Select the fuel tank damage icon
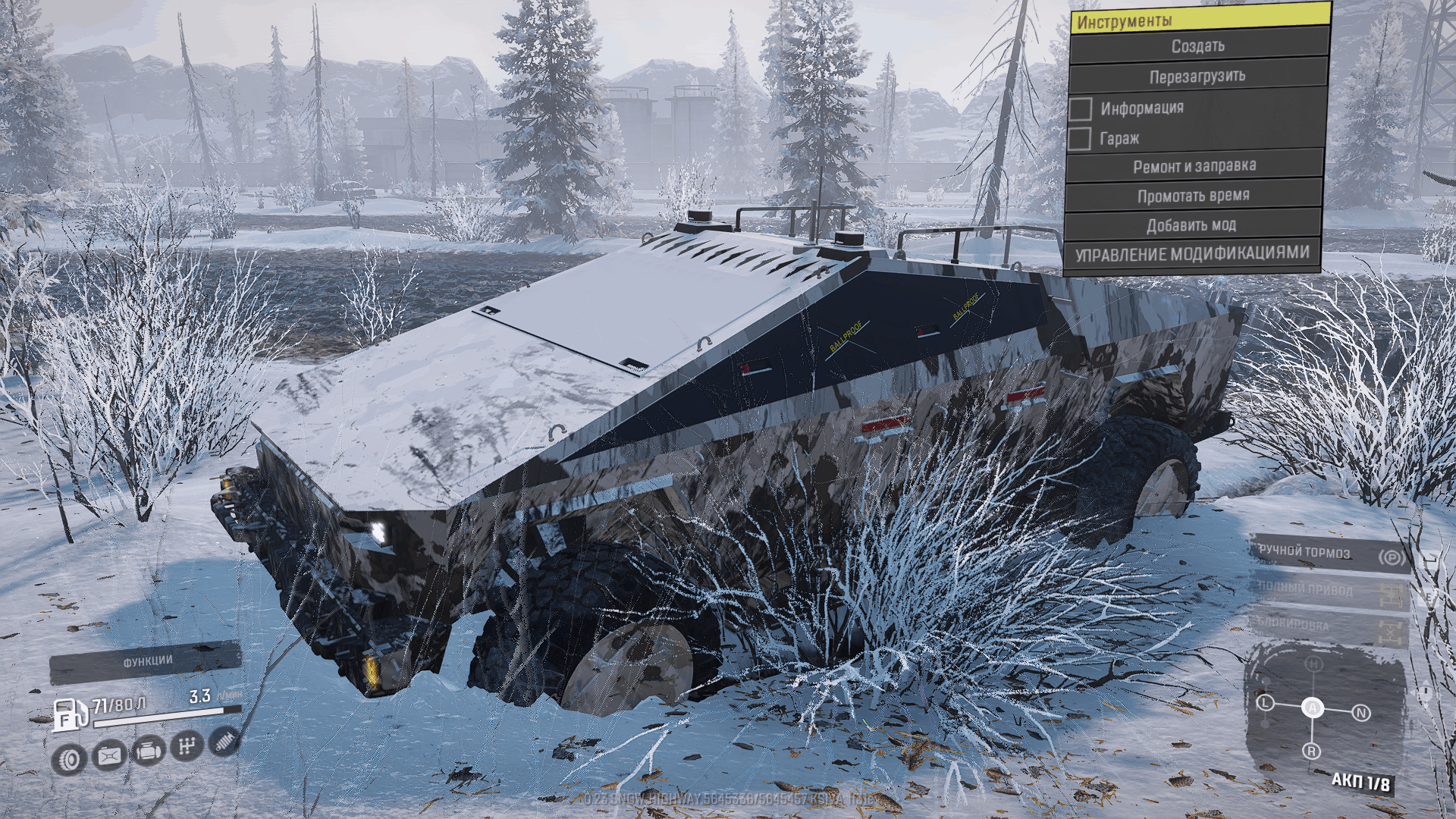Screen dimensions: 1456x819 tap(108, 755)
